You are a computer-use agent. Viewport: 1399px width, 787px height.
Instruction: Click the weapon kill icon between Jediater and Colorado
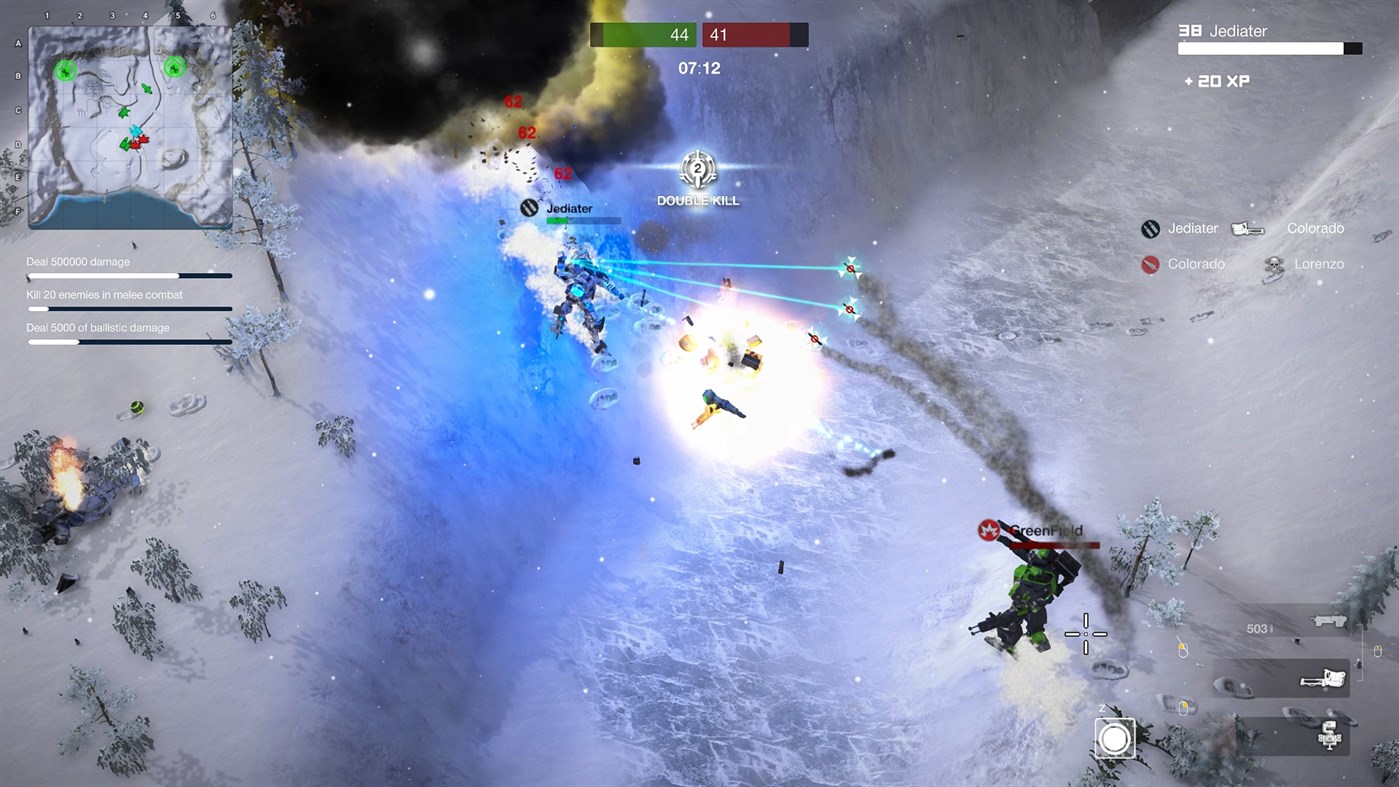coord(1246,228)
